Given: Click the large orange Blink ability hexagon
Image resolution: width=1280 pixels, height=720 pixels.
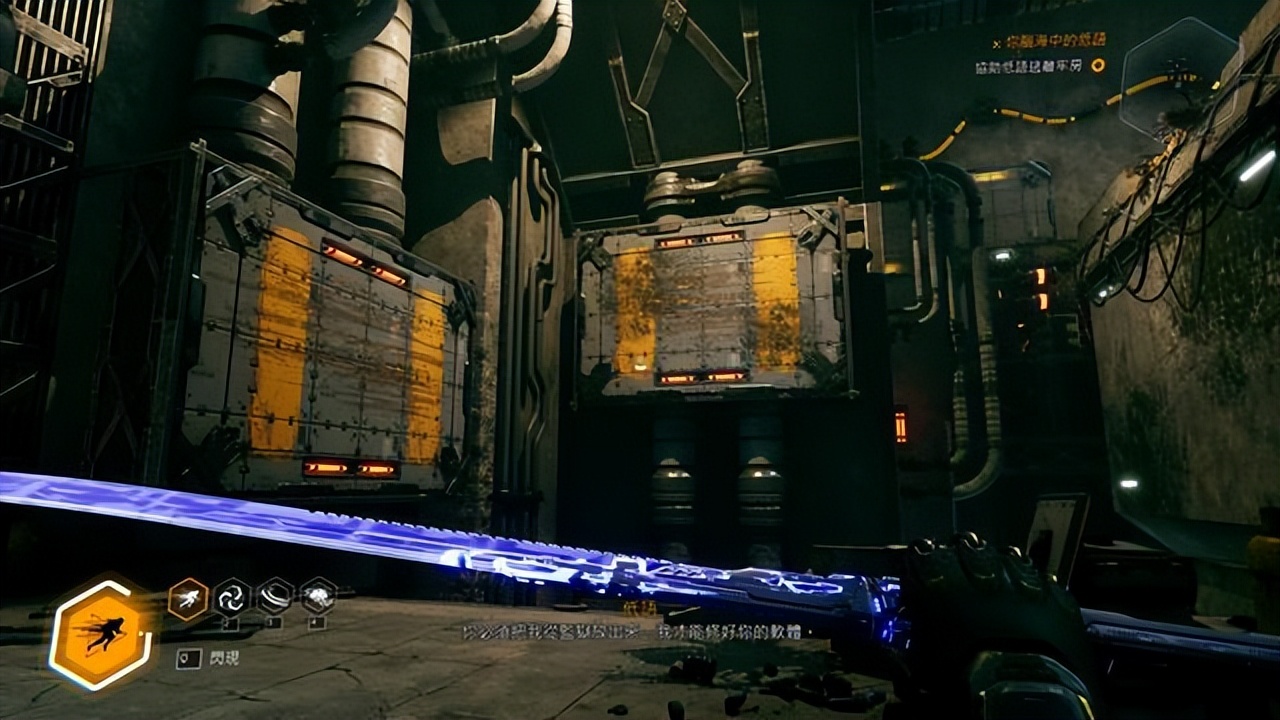Looking at the screenshot, I should pyautogui.click(x=101, y=634).
